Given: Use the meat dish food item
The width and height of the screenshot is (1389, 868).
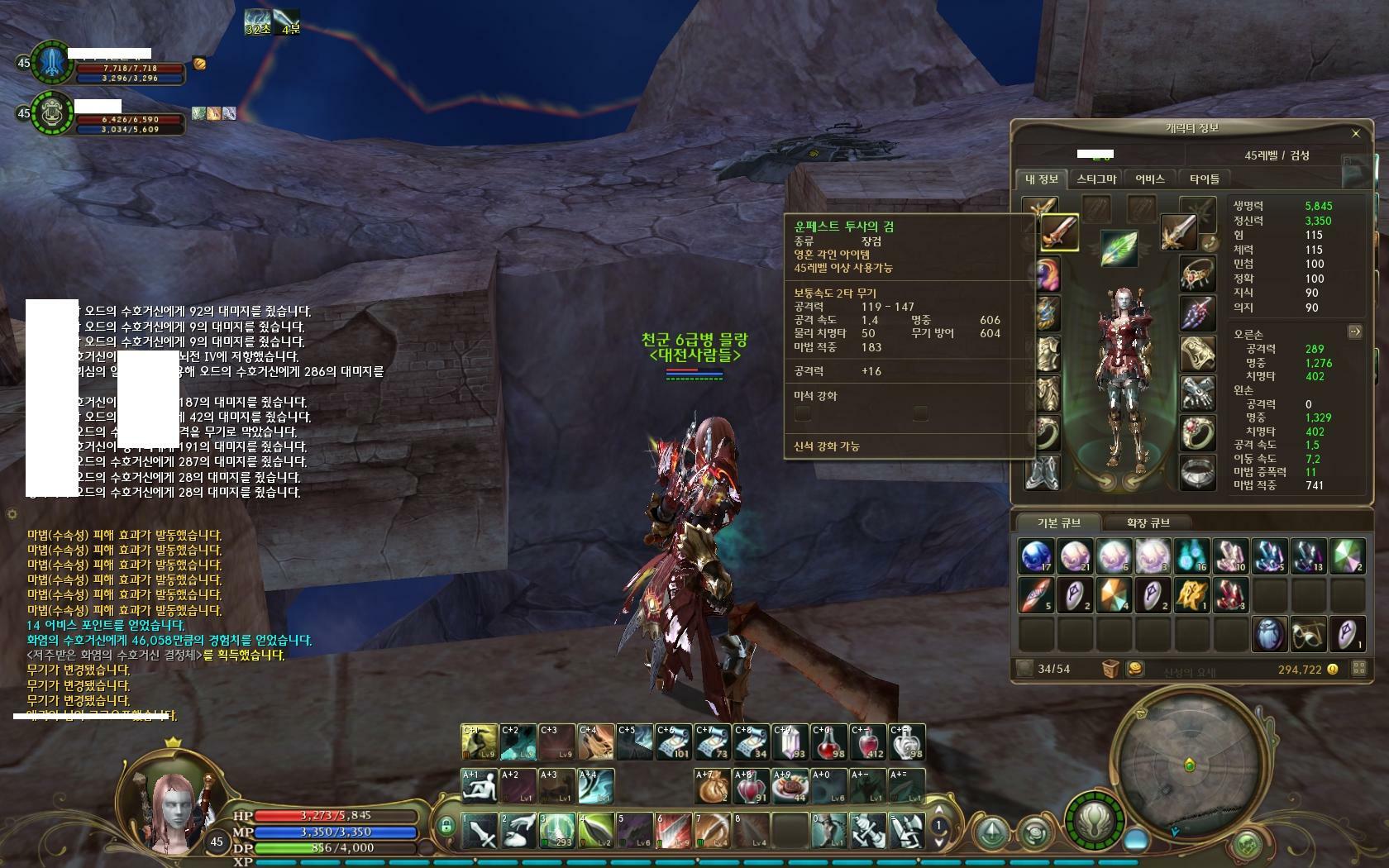Looking at the screenshot, I should click(x=789, y=786).
